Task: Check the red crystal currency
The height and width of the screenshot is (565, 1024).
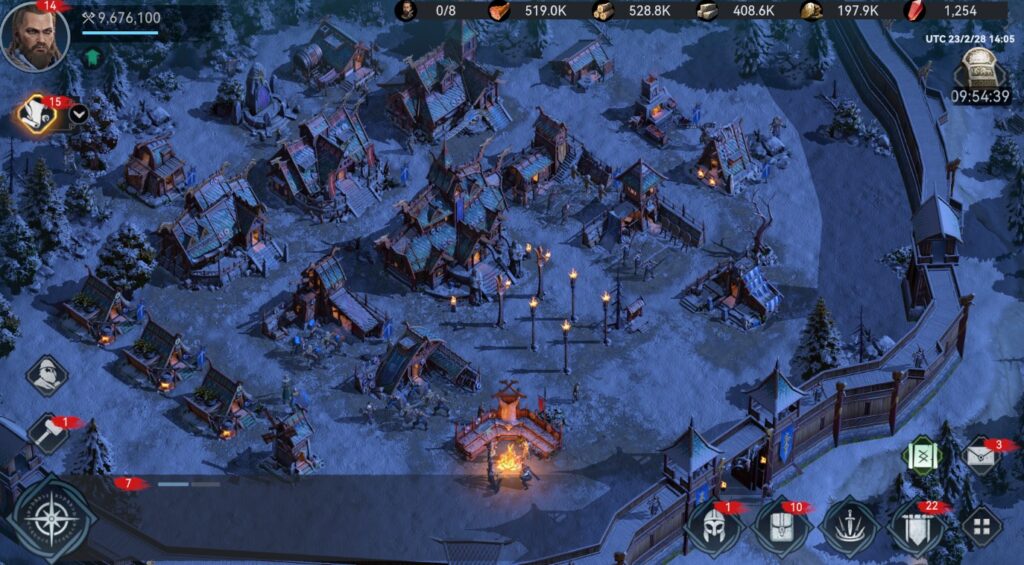Action: tap(915, 11)
